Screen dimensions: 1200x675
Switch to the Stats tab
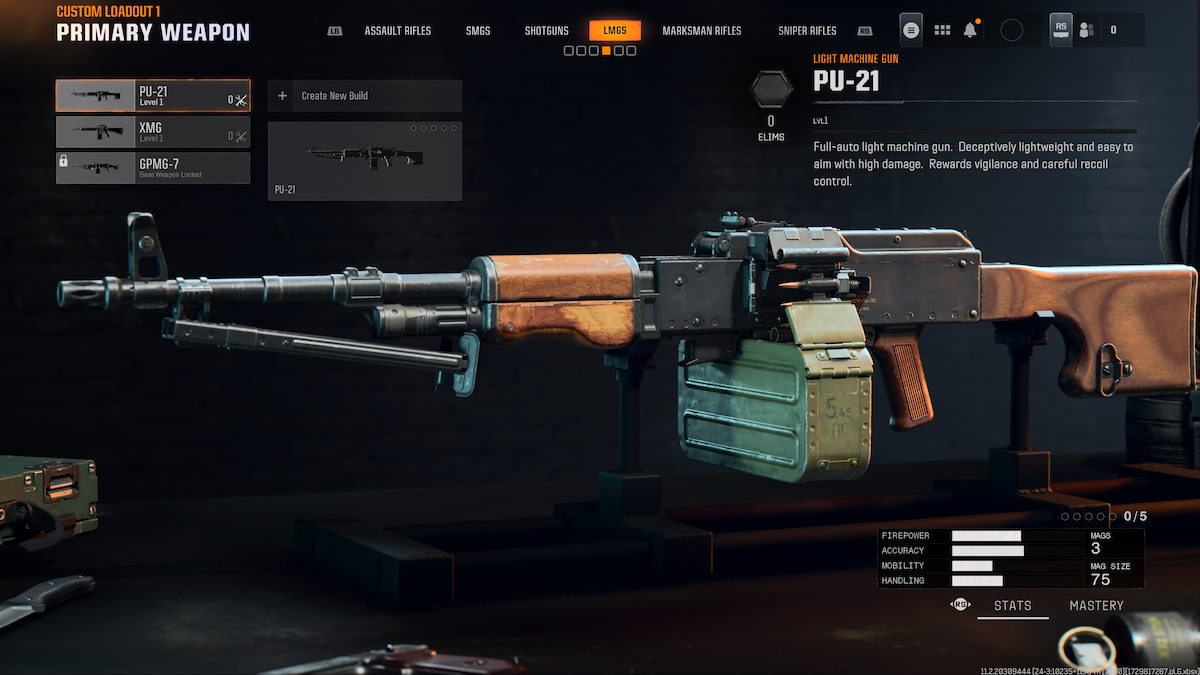1012,605
